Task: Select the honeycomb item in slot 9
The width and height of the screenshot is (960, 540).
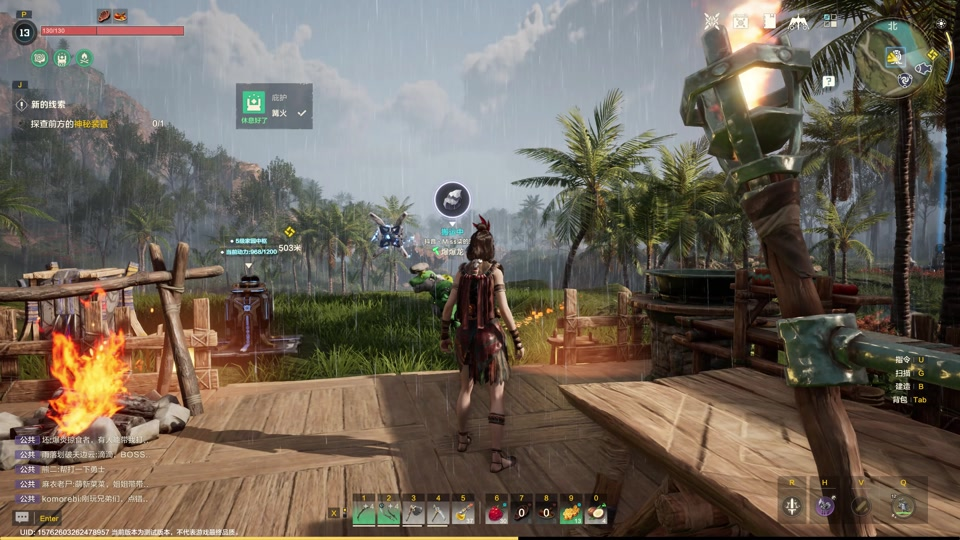Action: [x=571, y=514]
